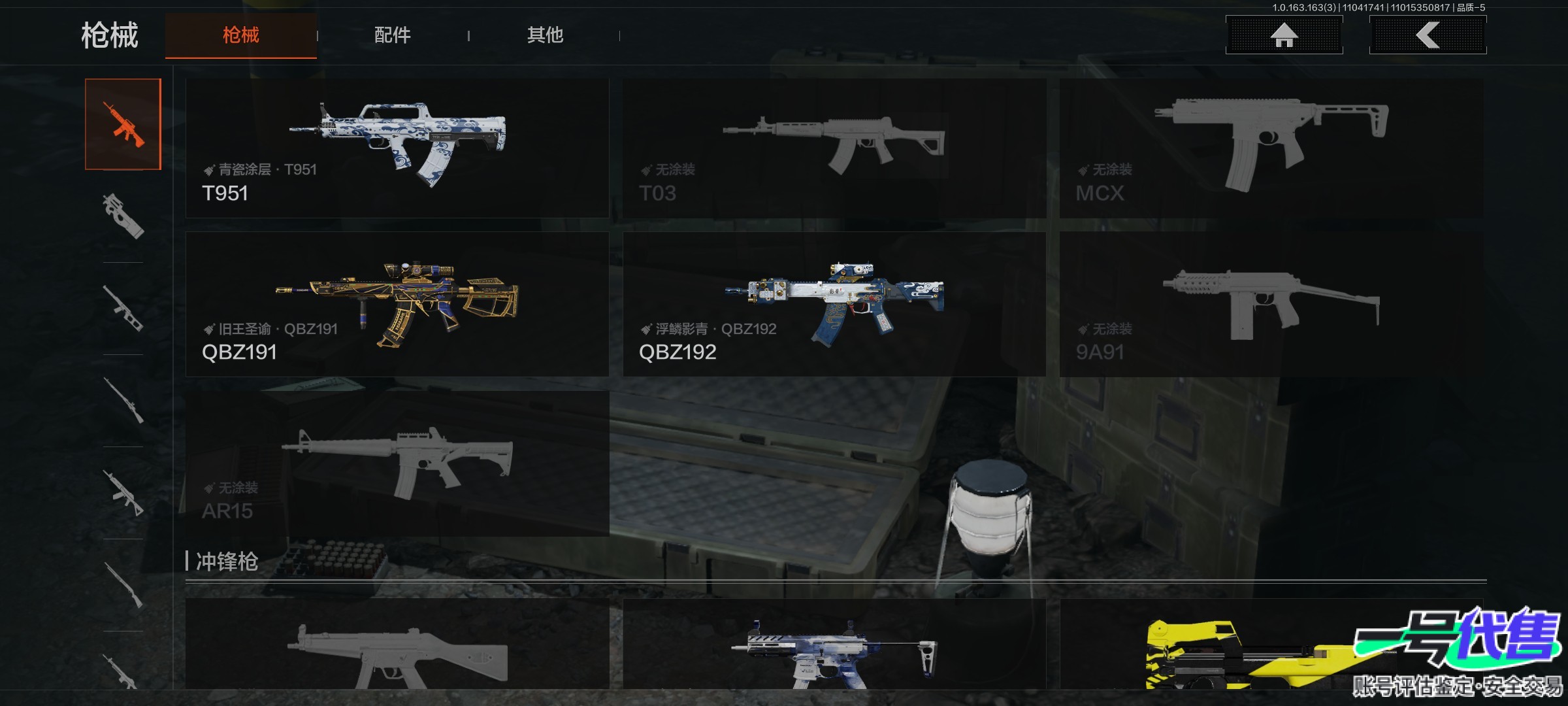Choose the P90 submachine gun category icon
1568x706 pixels.
pyautogui.click(x=123, y=216)
